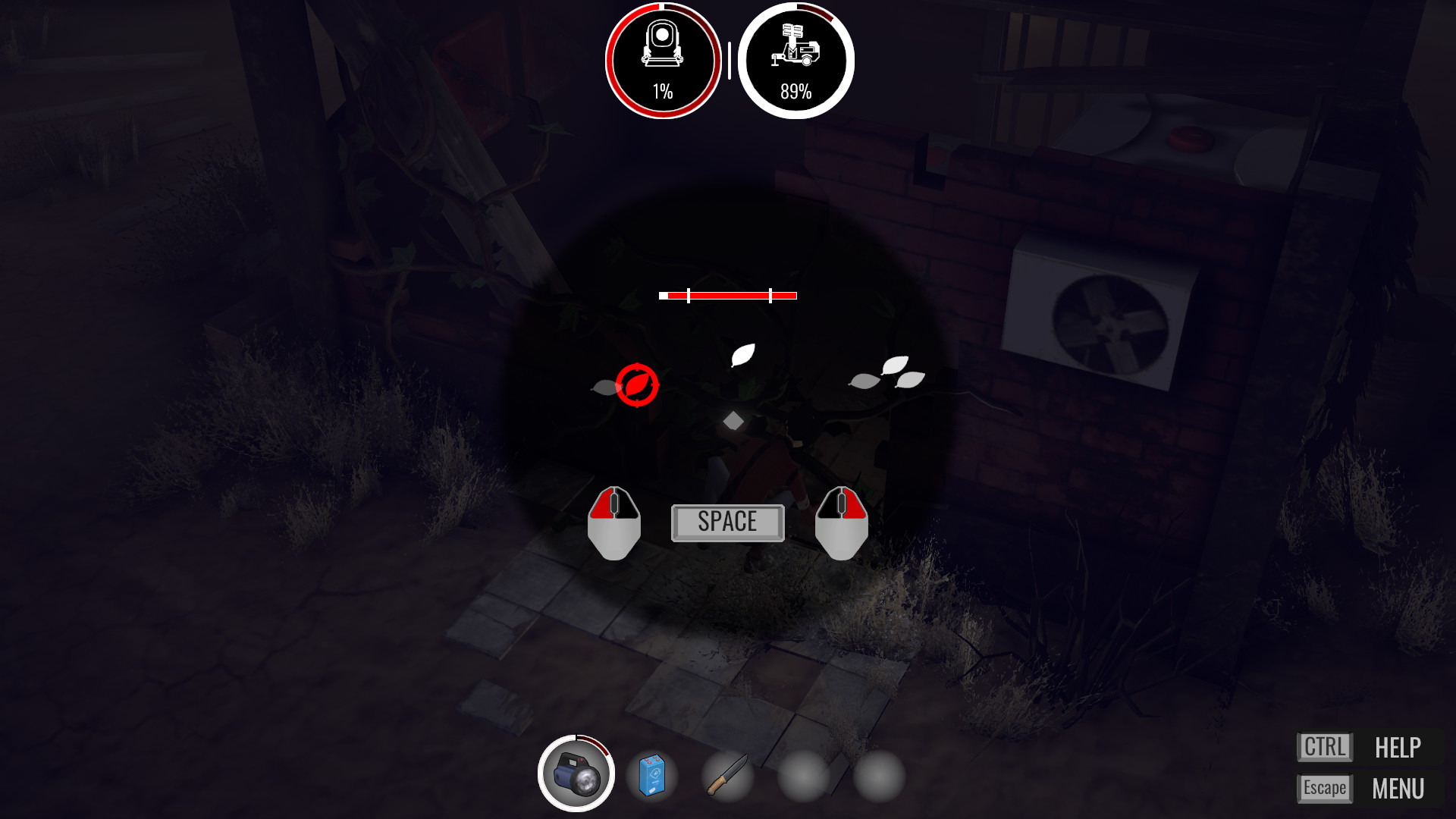
Task: Click the camera gauge showing 1%
Action: (663, 59)
